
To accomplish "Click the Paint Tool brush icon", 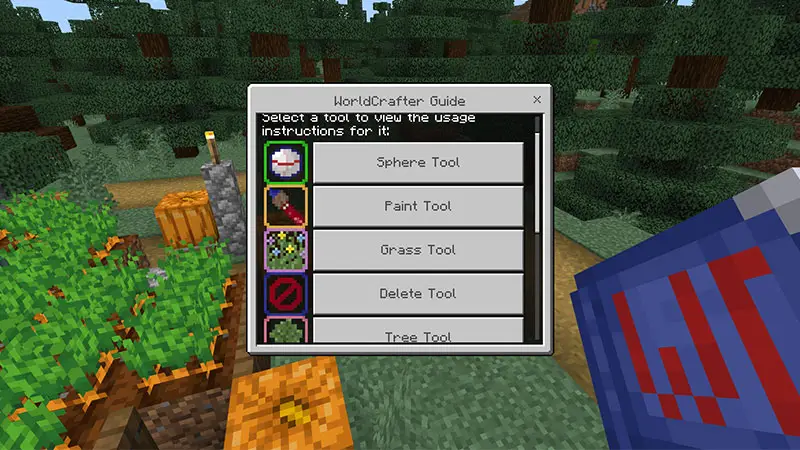I will (286, 206).
